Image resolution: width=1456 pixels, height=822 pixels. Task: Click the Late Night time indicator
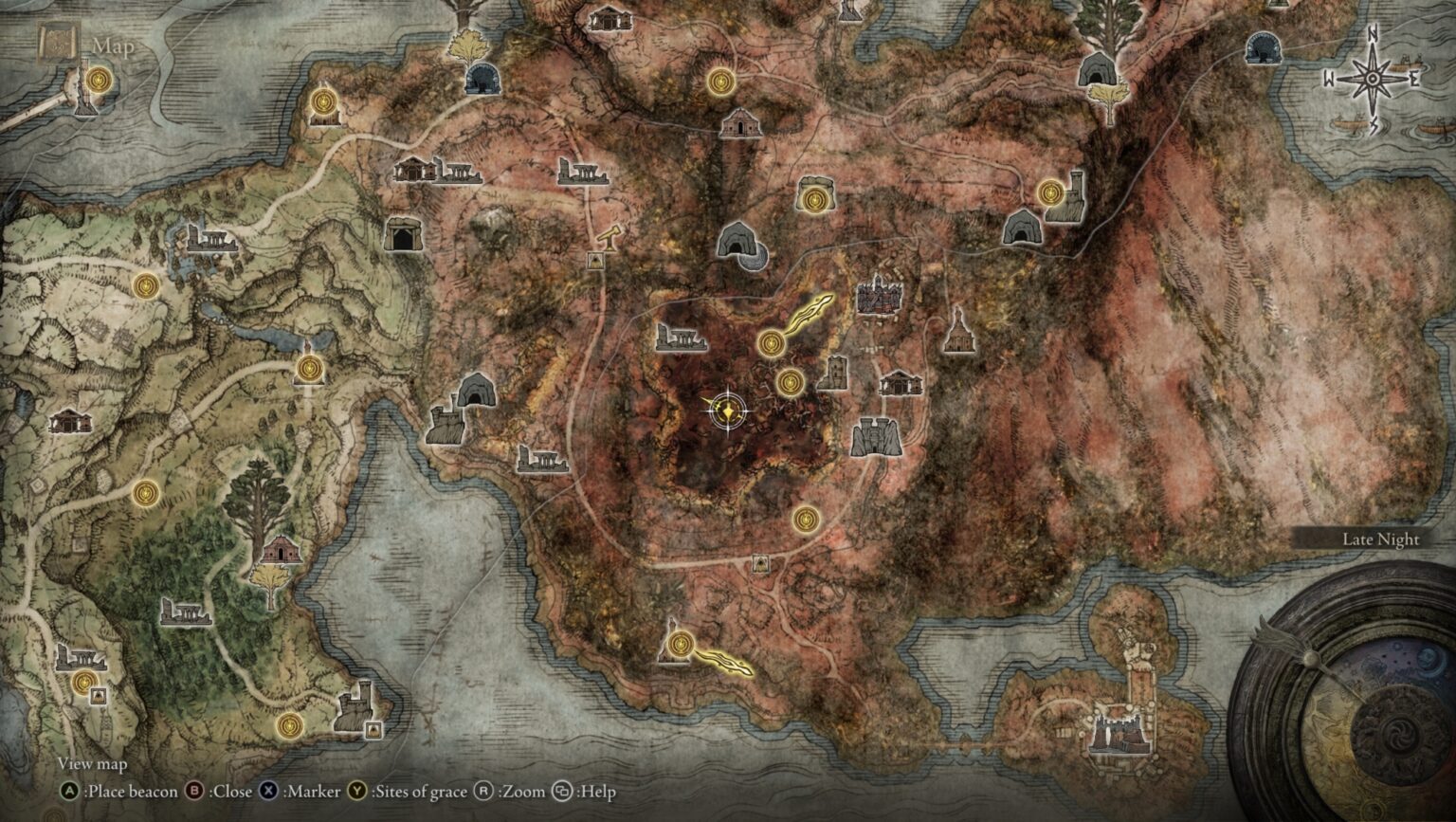1380,539
